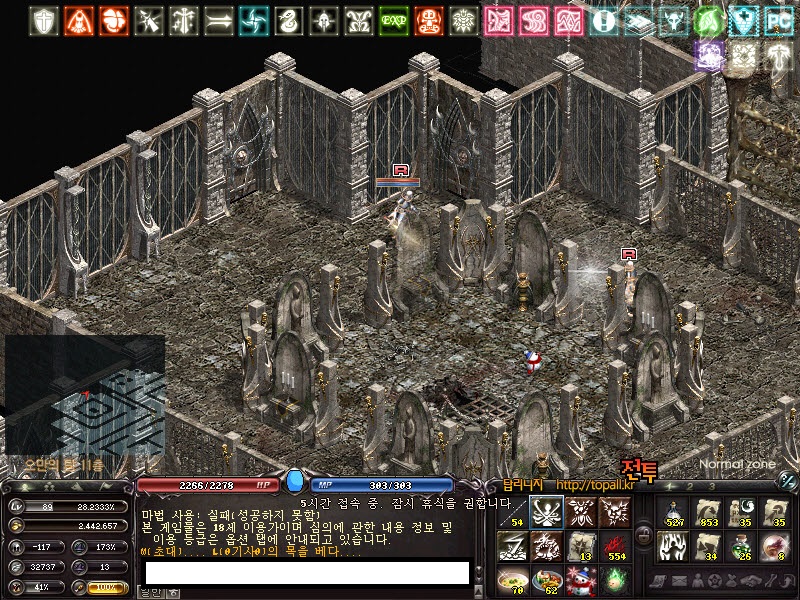This screenshot has width=800, height=600.
Task: Activate the red flame item showing 554
Action: (614, 547)
